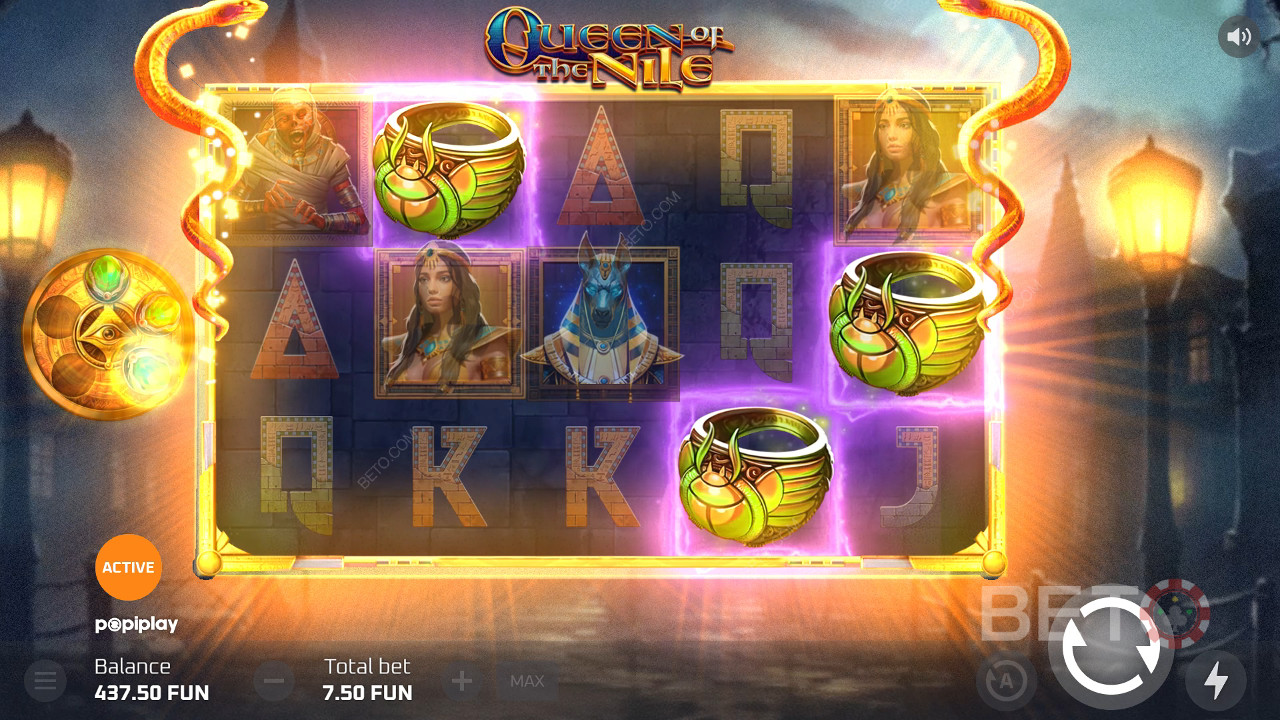This screenshot has height=720, width=1280.
Task: Toggle the sound speaker icon
Action: (1239, 37)
